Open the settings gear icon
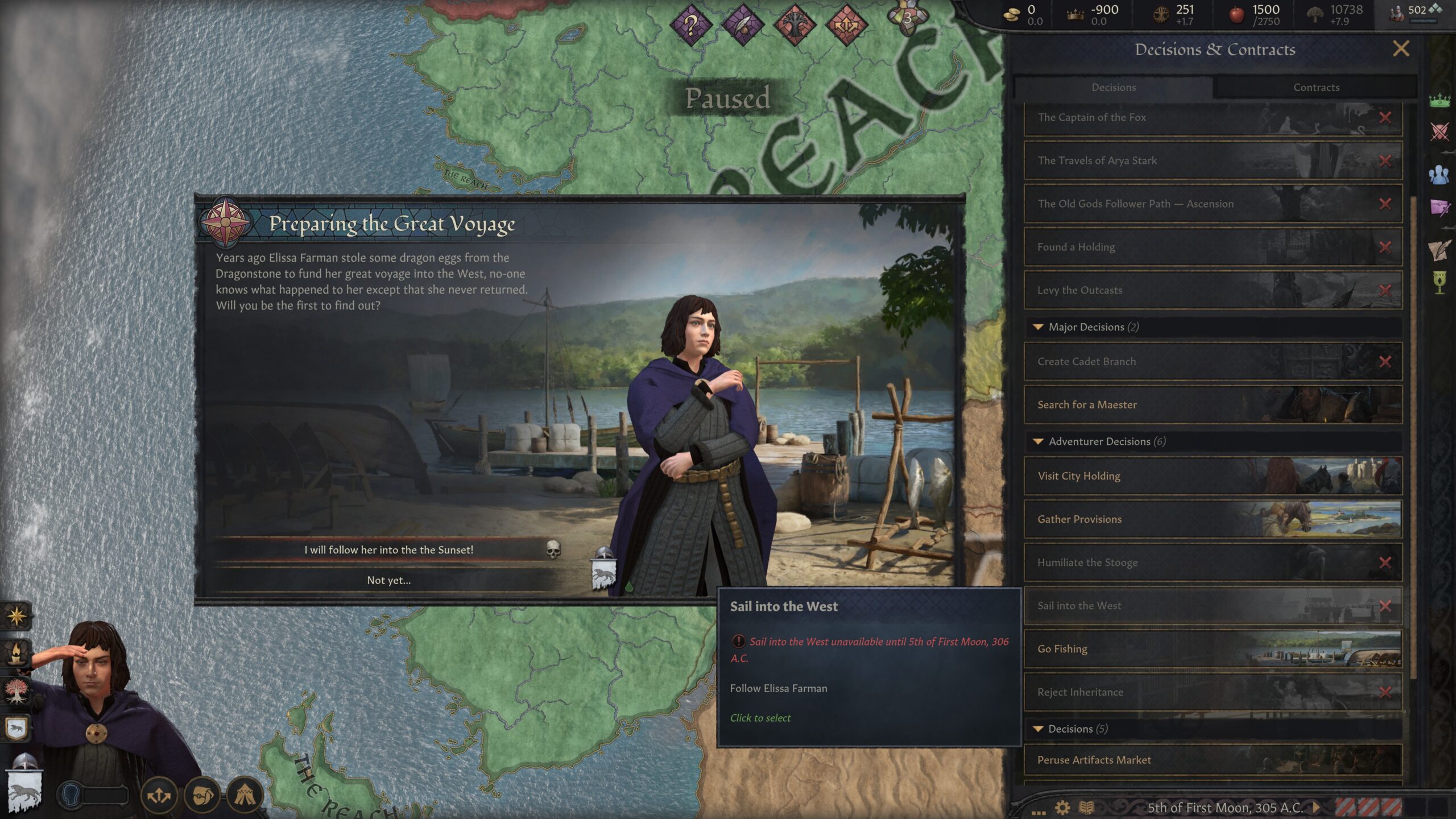This screenshot has height=819, width=1456. (1062, 808)
